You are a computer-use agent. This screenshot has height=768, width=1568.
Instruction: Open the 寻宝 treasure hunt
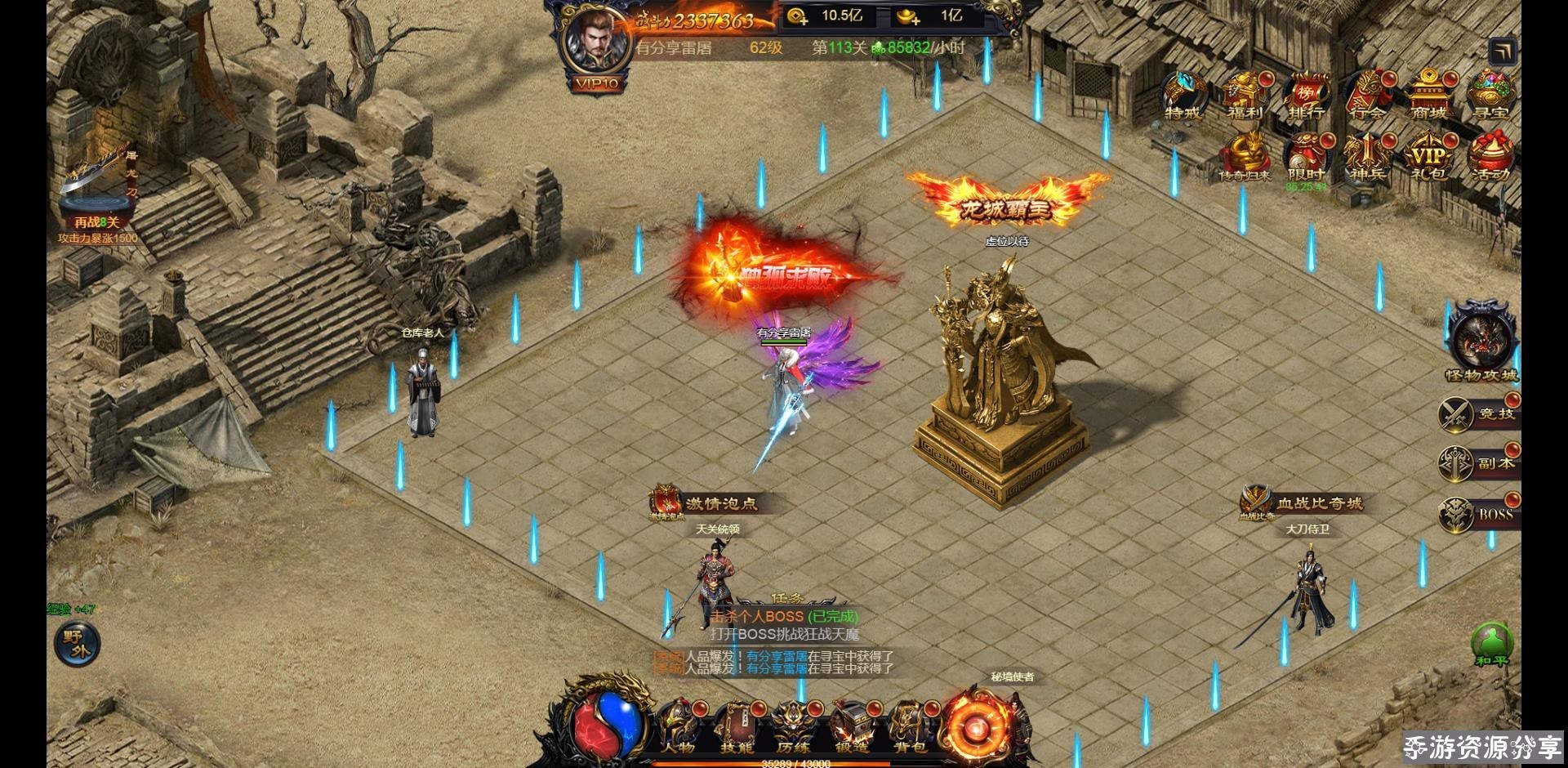click(1490, 96)
